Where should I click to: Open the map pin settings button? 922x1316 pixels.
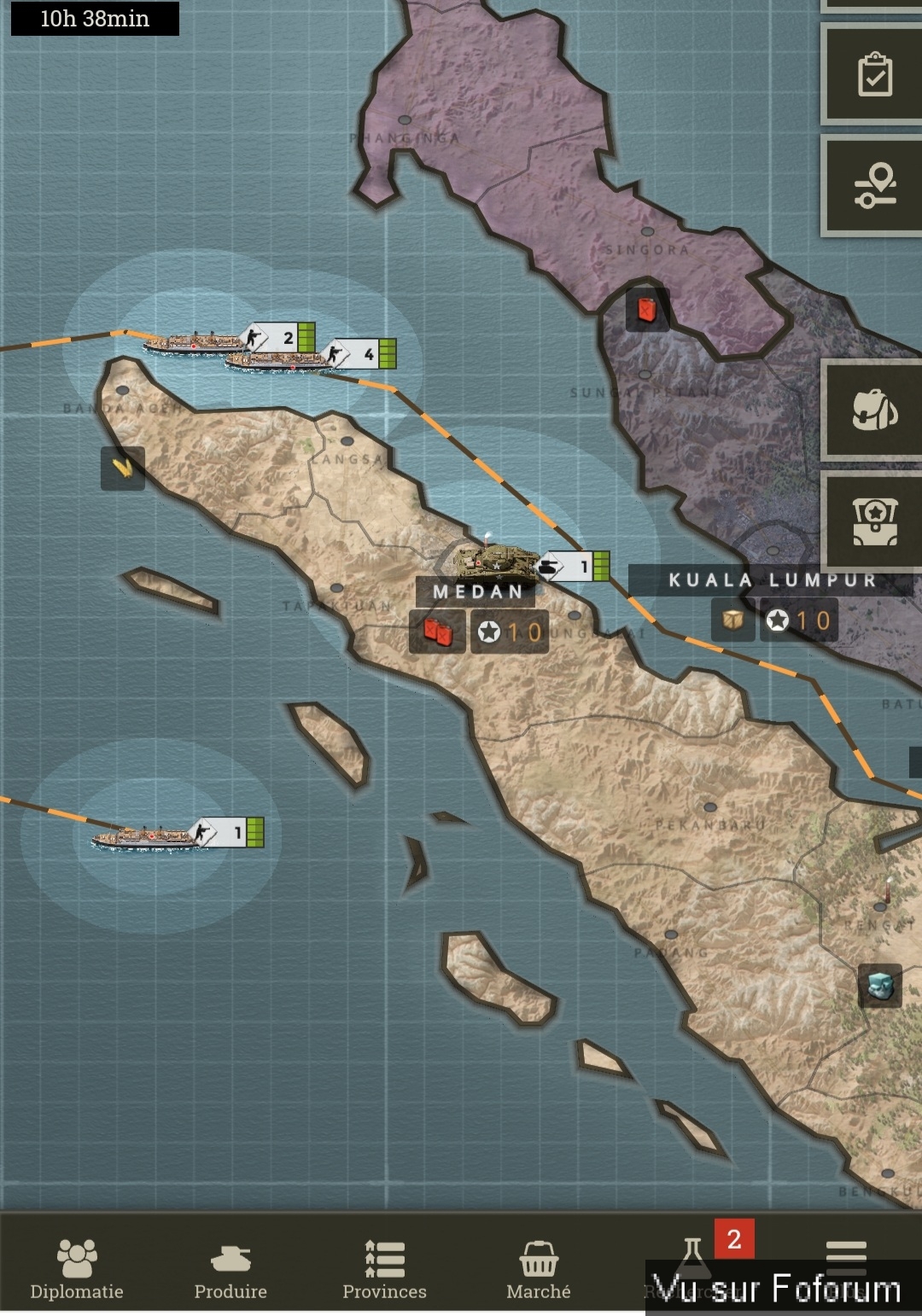[874, 186]
